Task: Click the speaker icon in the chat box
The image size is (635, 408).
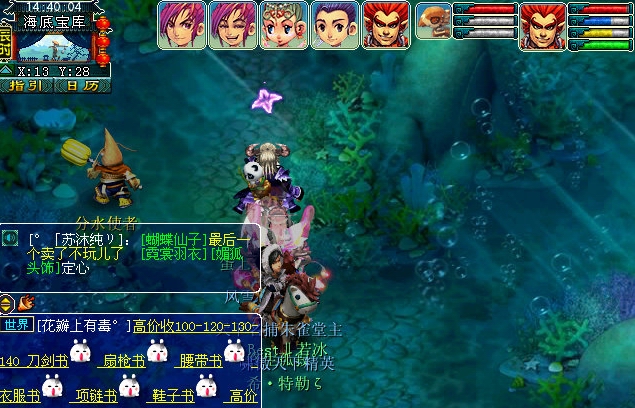Action: (x=11, y=238)
